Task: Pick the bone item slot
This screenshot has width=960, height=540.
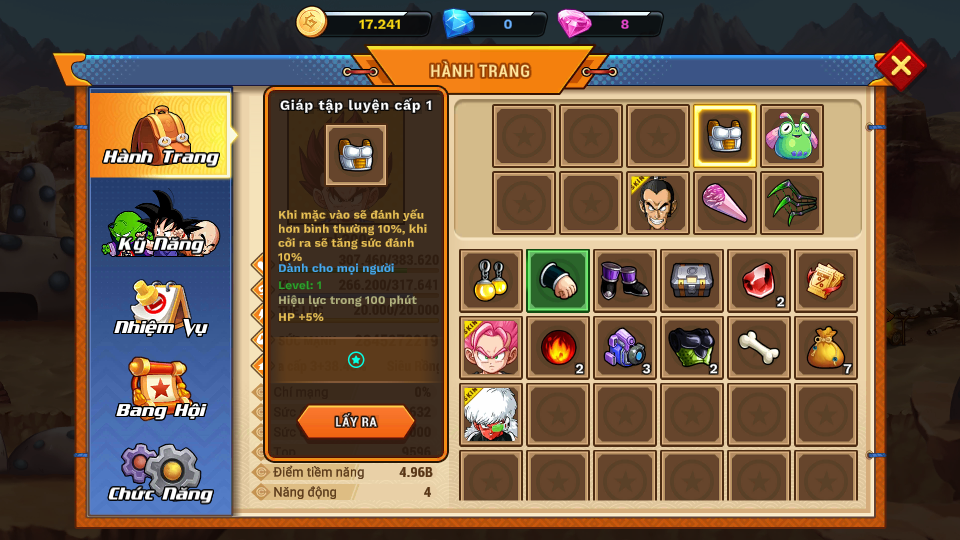Action: click(x=759, y=348)
